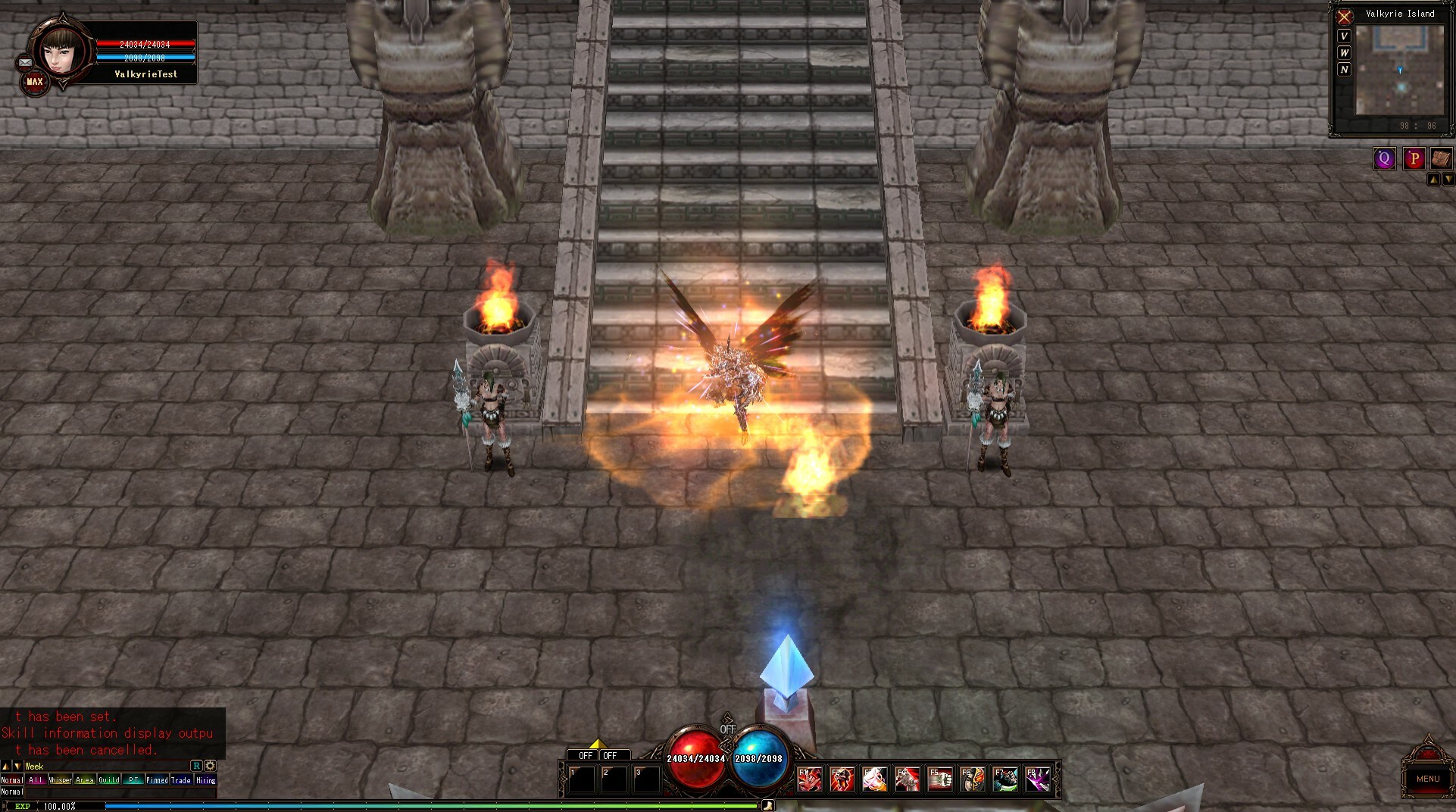This screenshot has width=1456, height=812.
Task: Switch to the Guild chat tab
Action: tap(110, 779)
